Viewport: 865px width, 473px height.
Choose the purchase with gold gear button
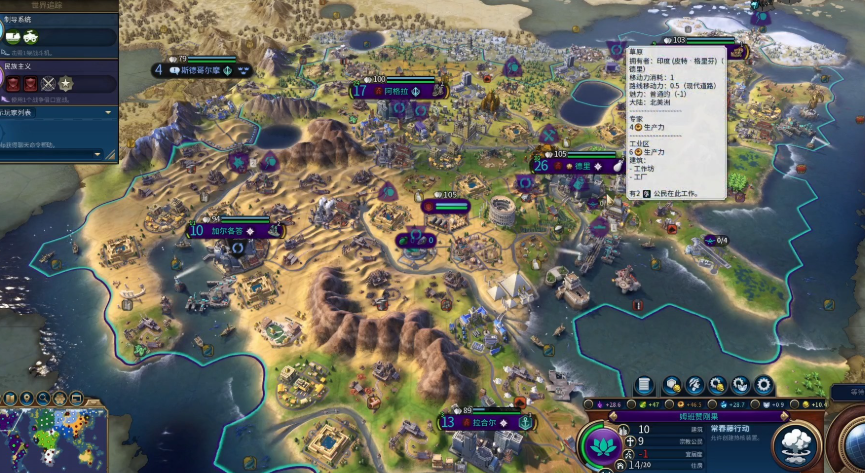[x=718, y=384]
